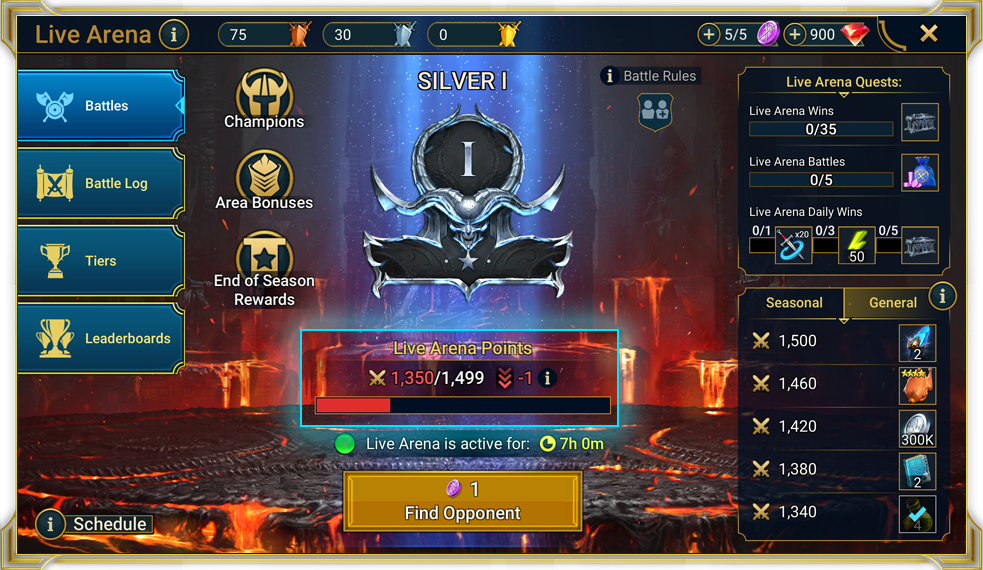
Task: Open the Battles menu tab
Action: (x=100, y=106)
